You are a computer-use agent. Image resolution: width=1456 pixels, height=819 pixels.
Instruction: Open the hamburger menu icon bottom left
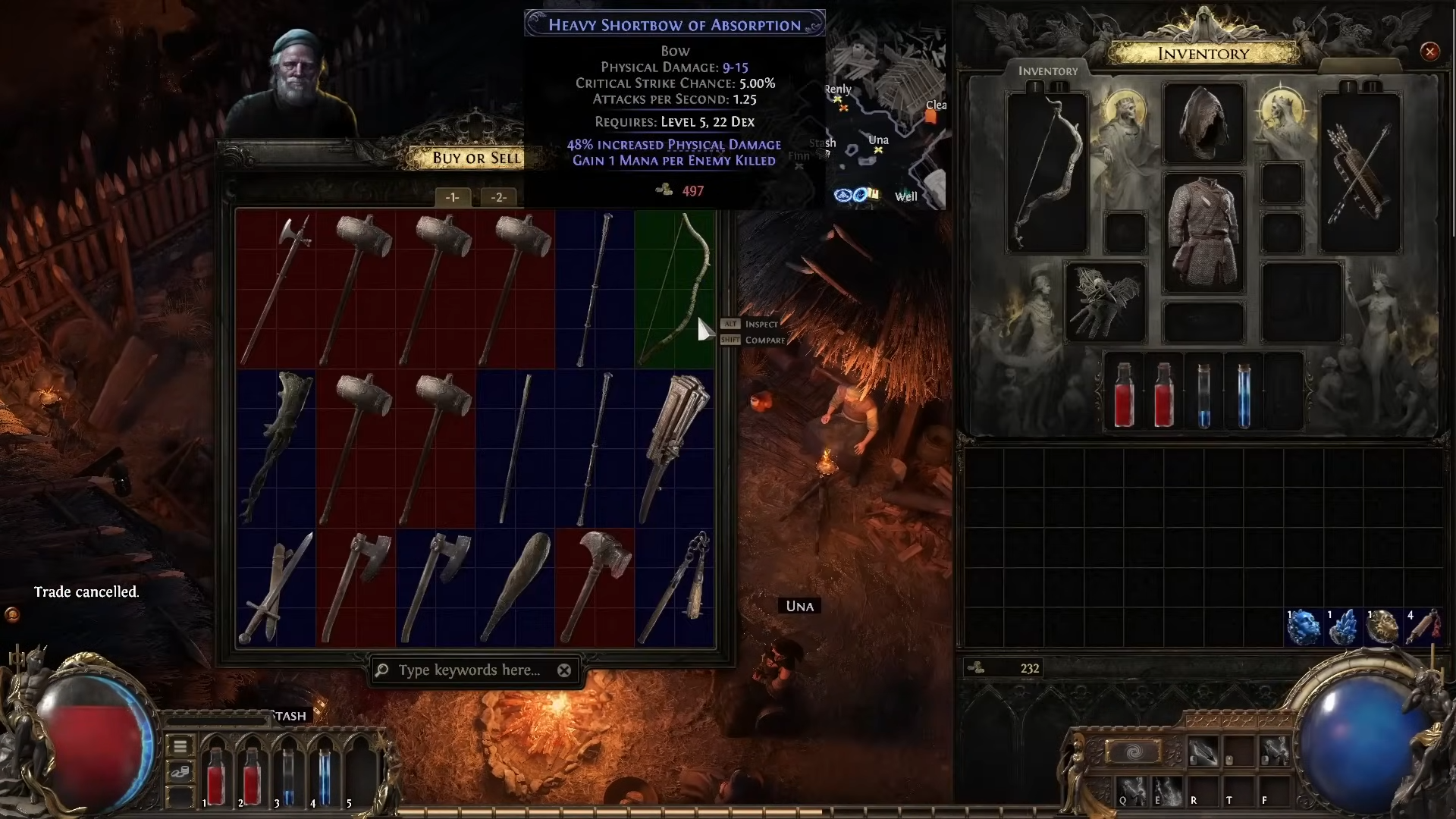[x=180, y=746]
